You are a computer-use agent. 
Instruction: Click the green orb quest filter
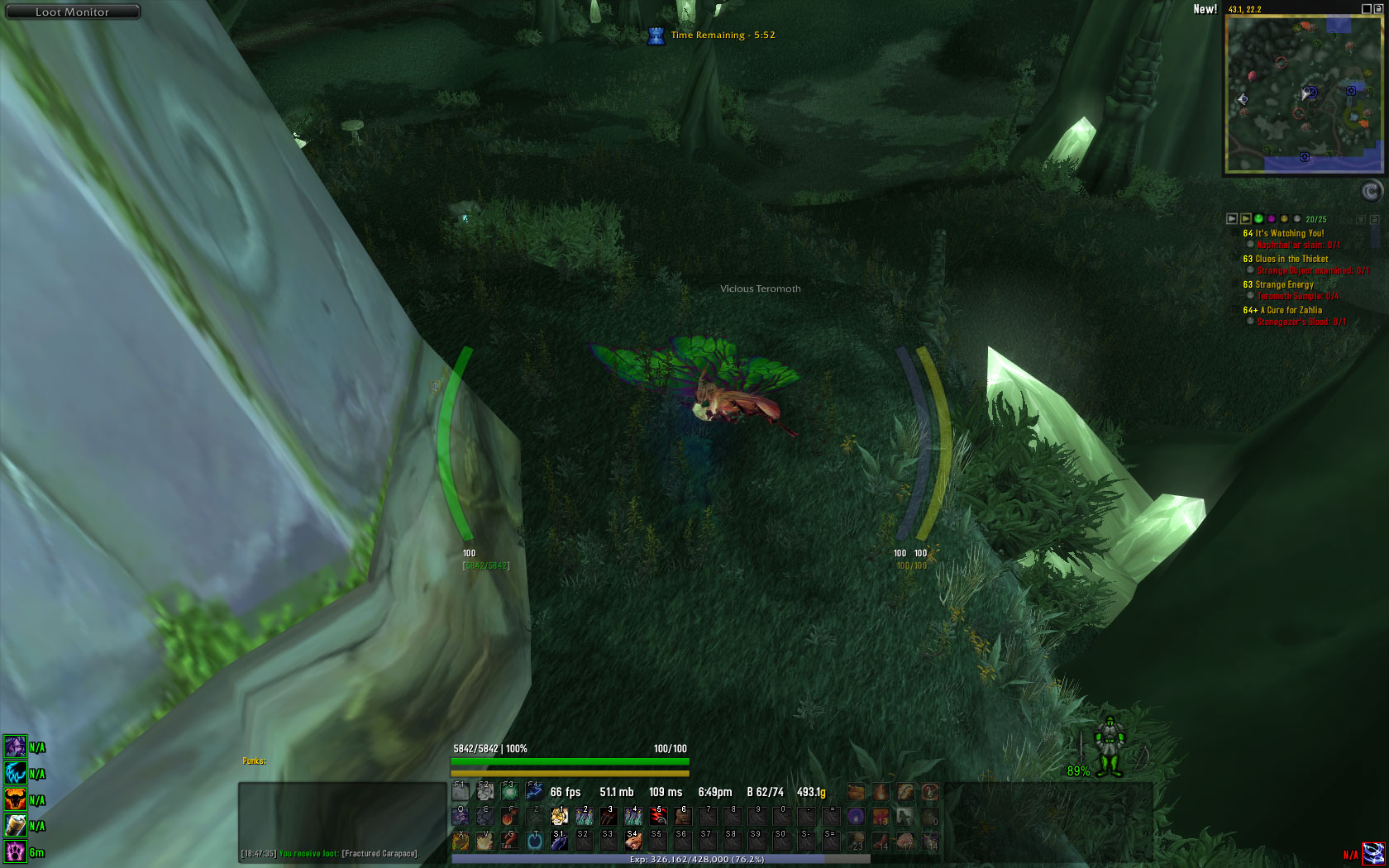1258,219
